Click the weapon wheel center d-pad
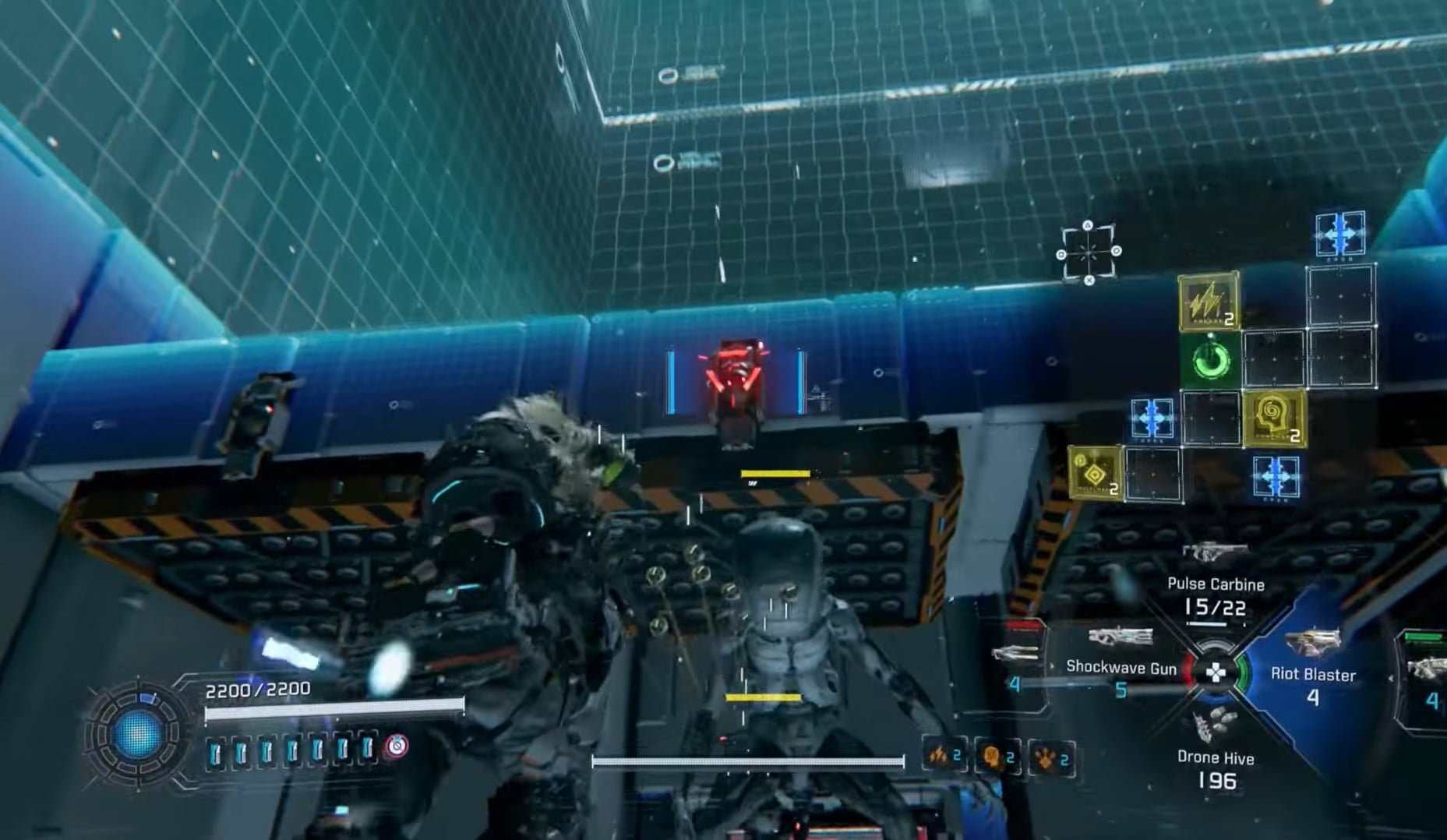1447x840 pixels. pyautogui.click(x=1215, y=672)
